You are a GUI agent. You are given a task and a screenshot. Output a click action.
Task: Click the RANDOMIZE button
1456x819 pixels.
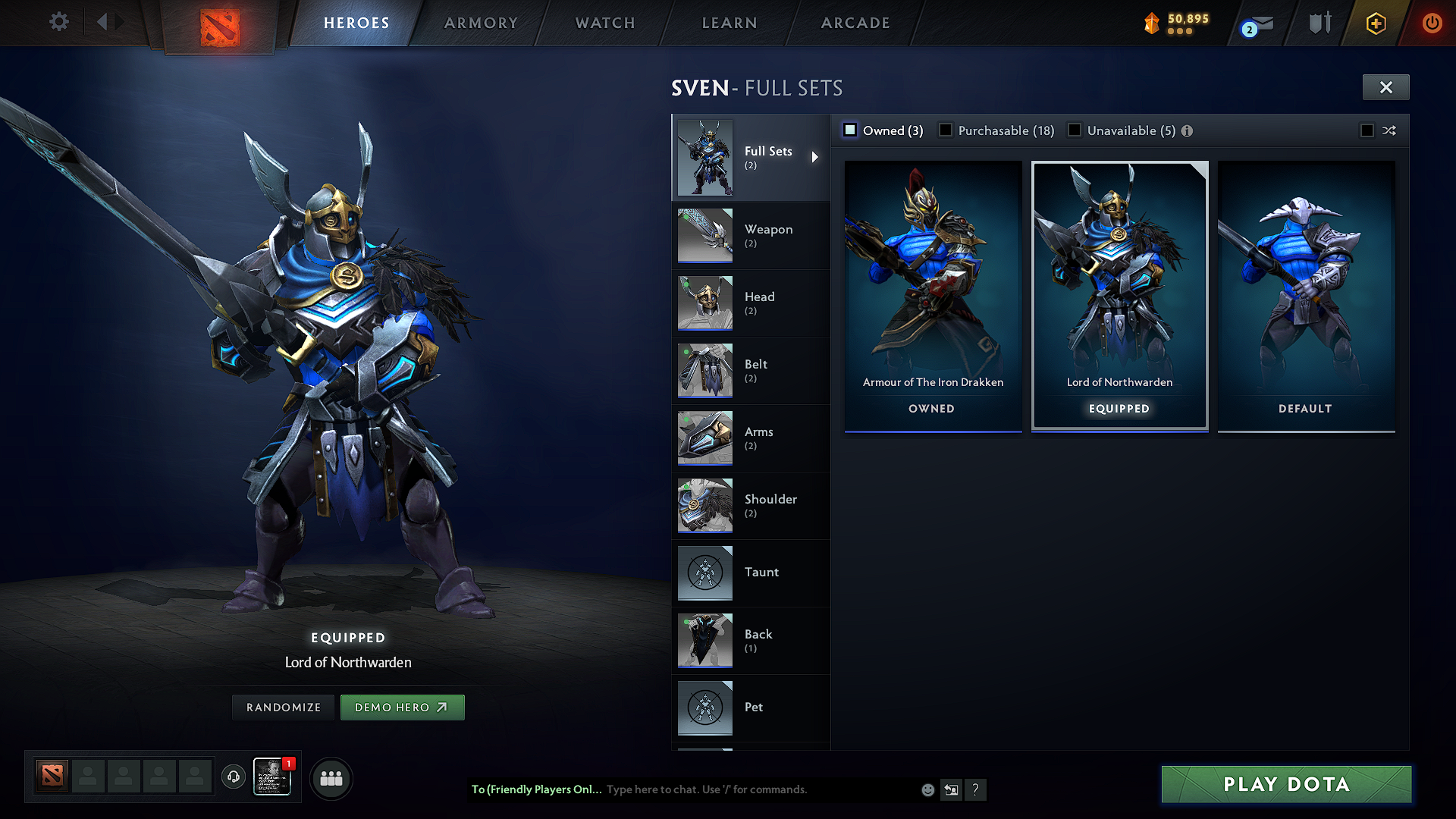283,707
